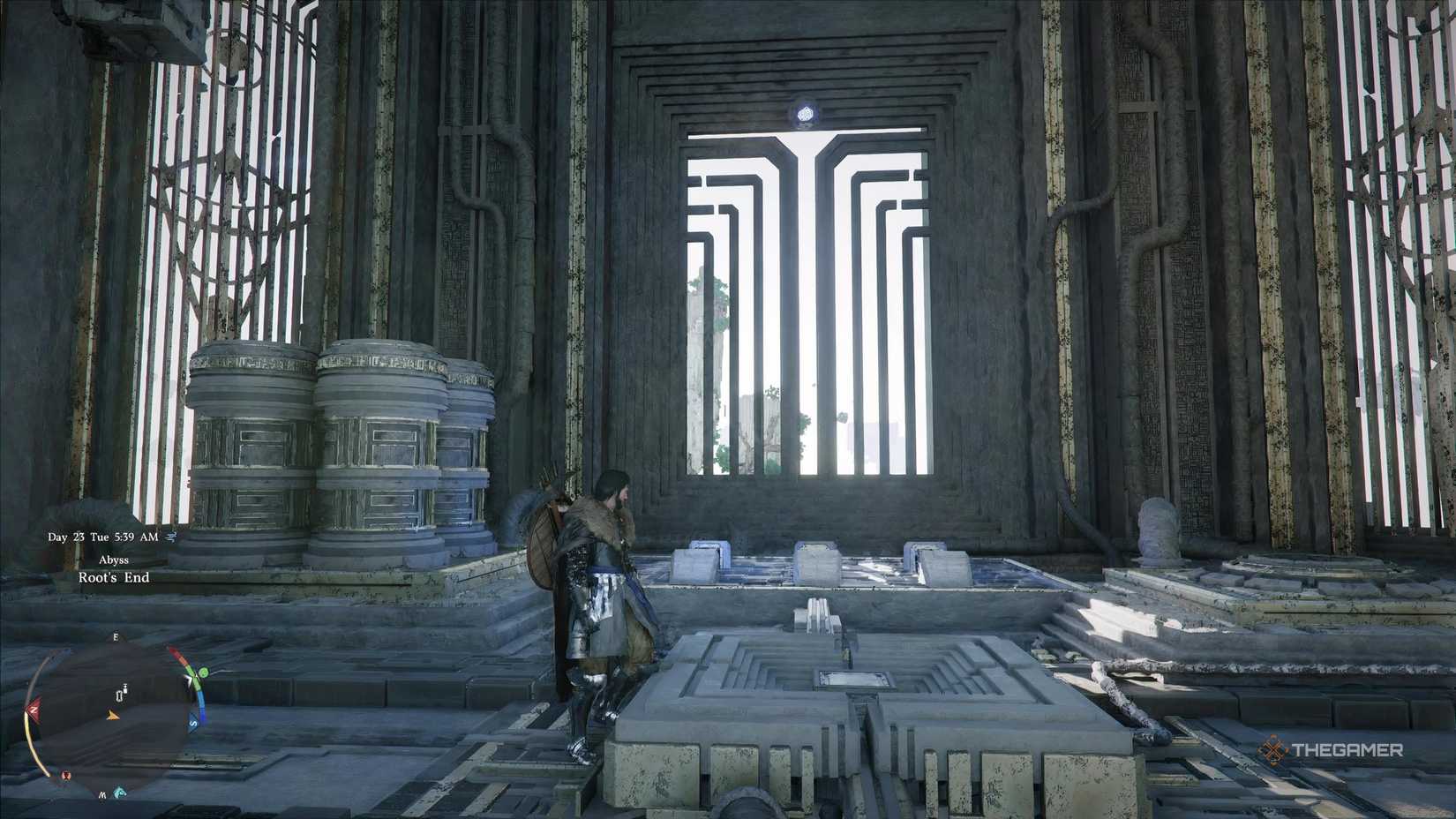Select the teal mount icon near the W marker
Image resolution: width=1456 pixels, height=819 pixels.
click(x=119, y=792)
